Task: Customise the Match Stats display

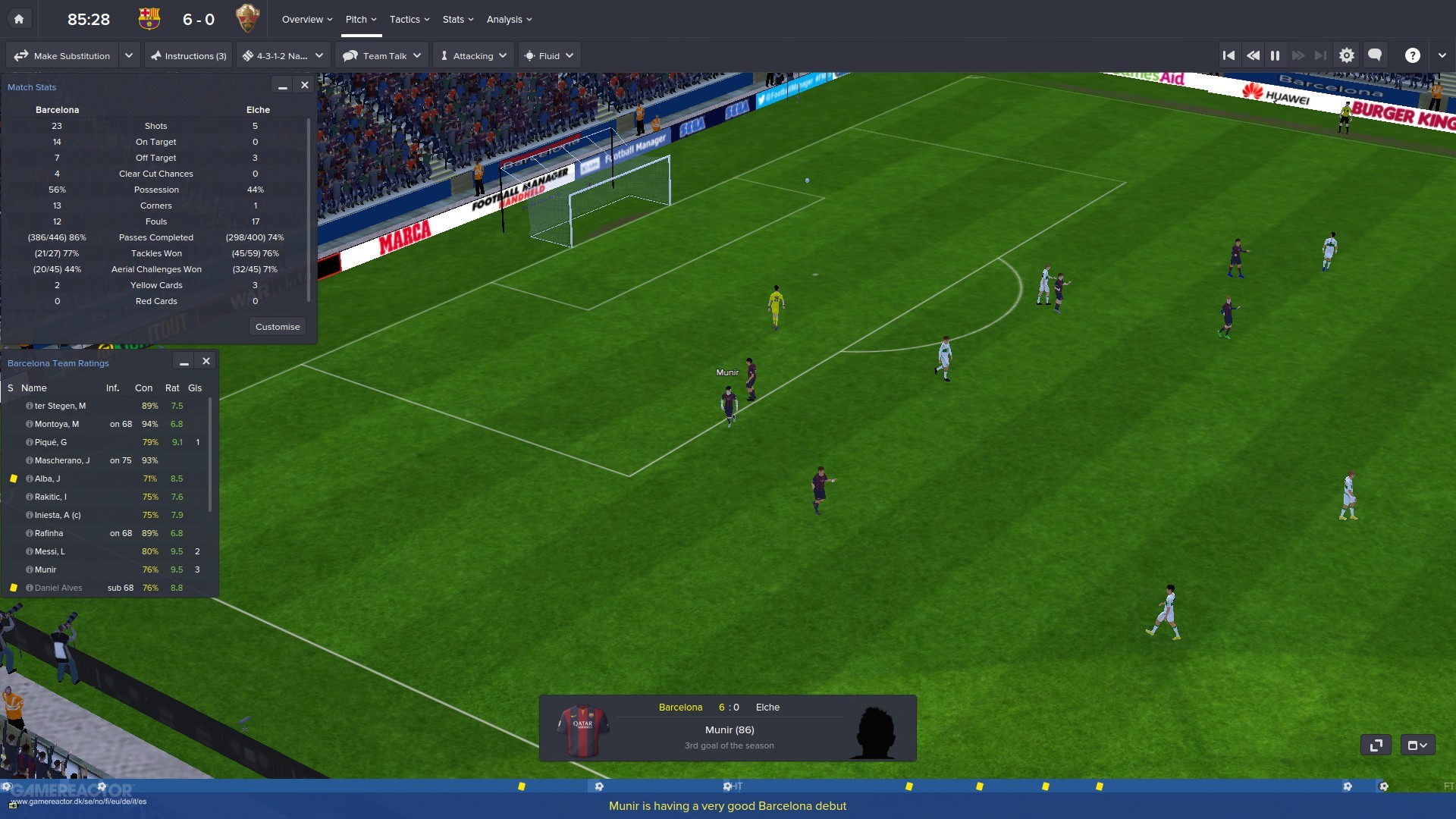Action: (278, 326)
